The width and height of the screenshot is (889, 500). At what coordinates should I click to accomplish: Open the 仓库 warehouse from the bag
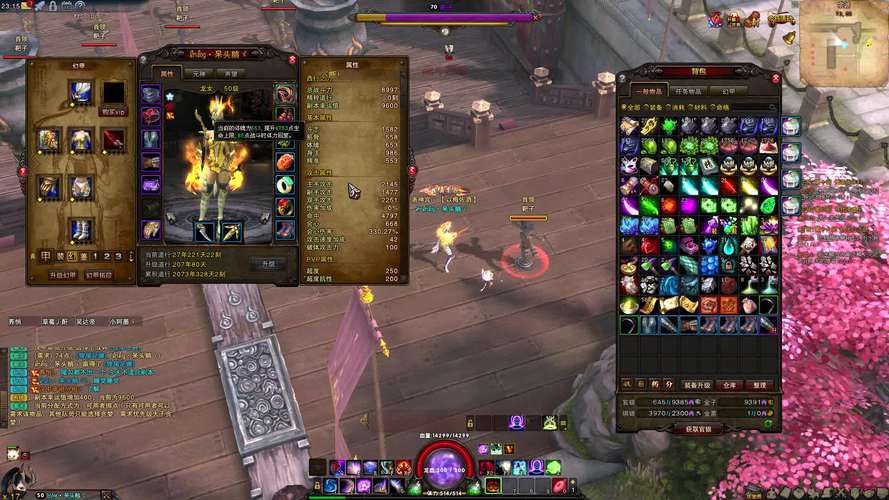point(730,384)
